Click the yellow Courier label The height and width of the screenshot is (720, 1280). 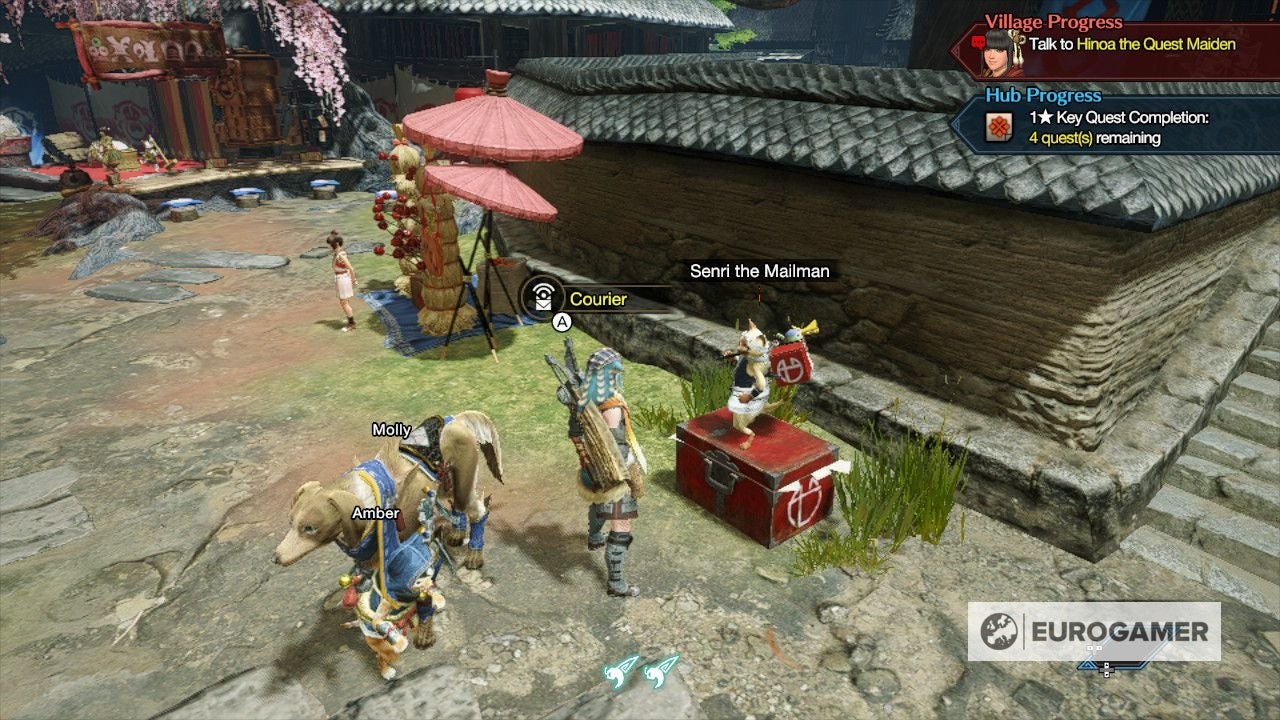click(597, 299)
